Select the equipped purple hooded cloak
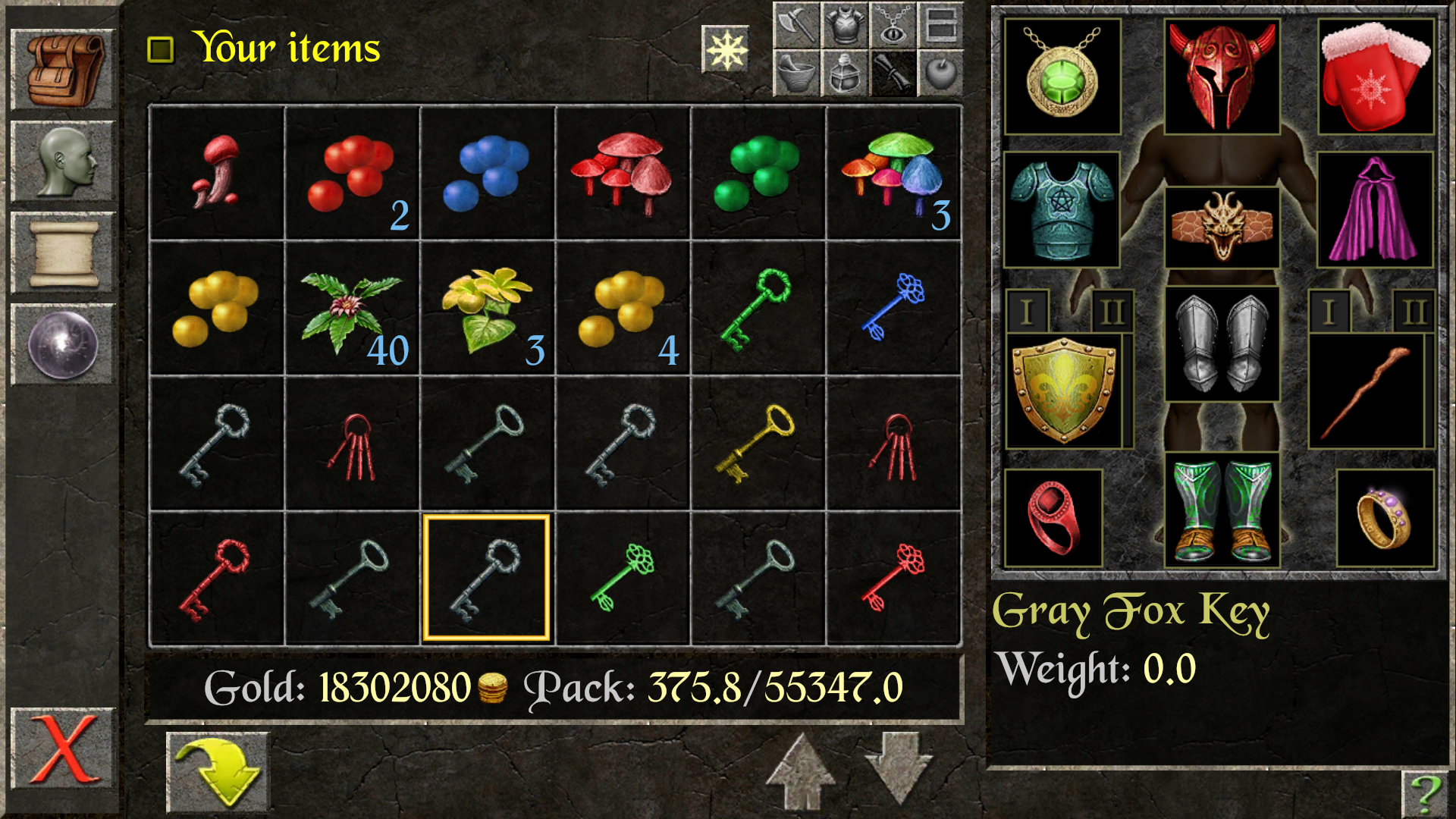Image resolution: width=1456 pixels, height=819 pixels. click(1374, 210)
